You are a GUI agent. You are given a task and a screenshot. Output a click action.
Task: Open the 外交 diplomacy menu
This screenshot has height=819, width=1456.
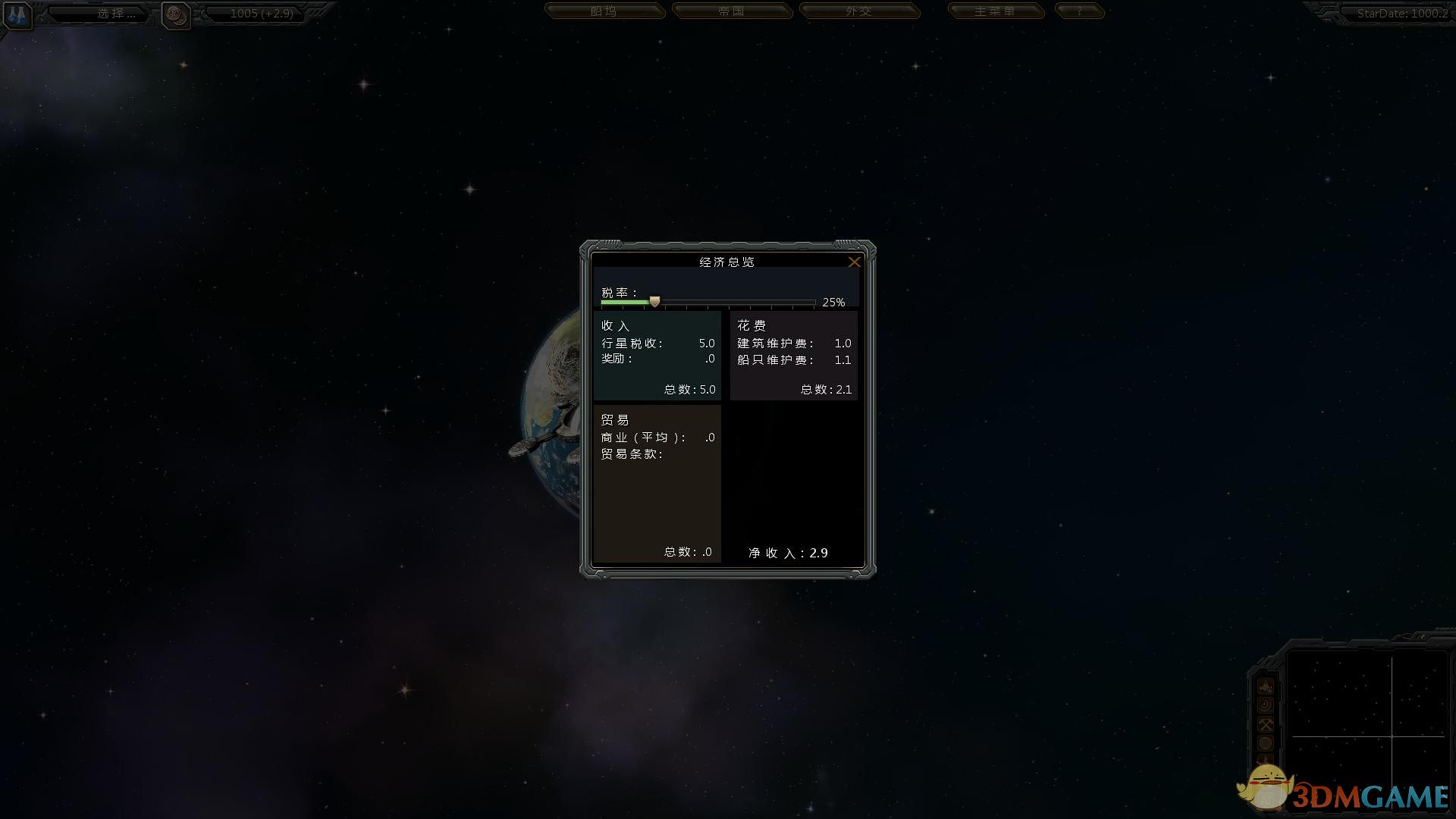click(861, 11)
